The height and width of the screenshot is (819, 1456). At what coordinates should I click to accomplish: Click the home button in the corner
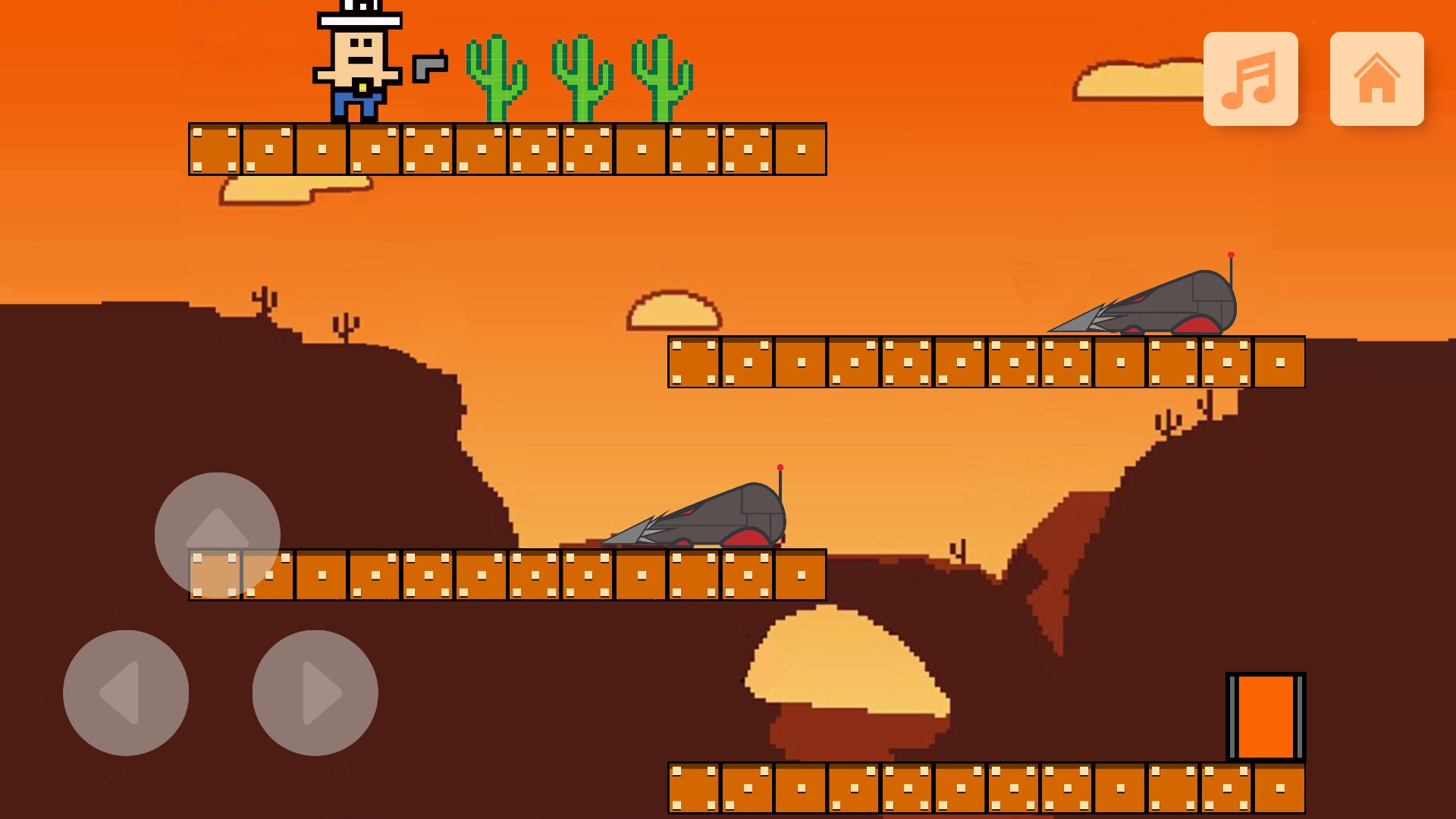tap(1377, 79)
